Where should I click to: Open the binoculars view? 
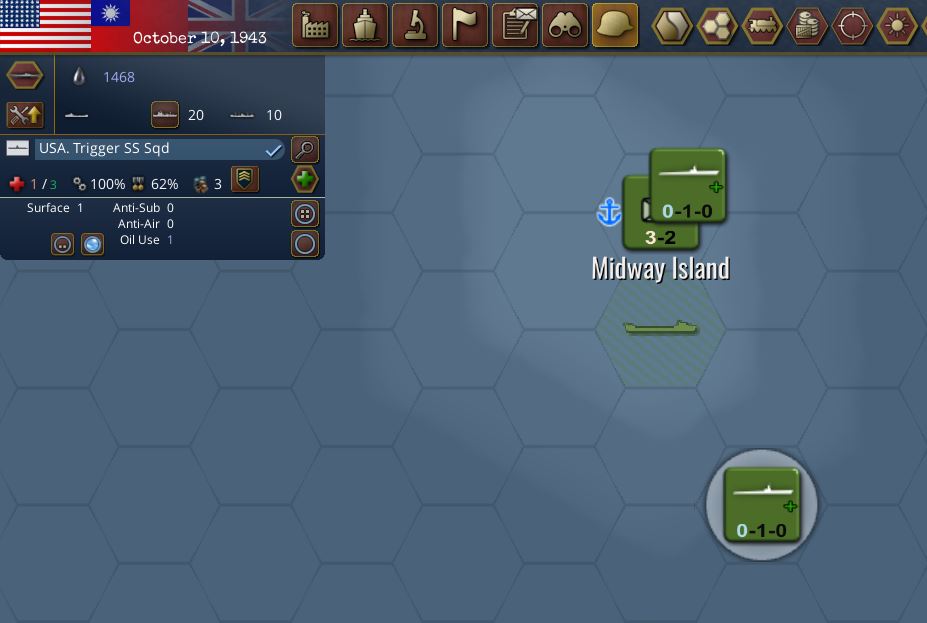(x=565, y=26)
